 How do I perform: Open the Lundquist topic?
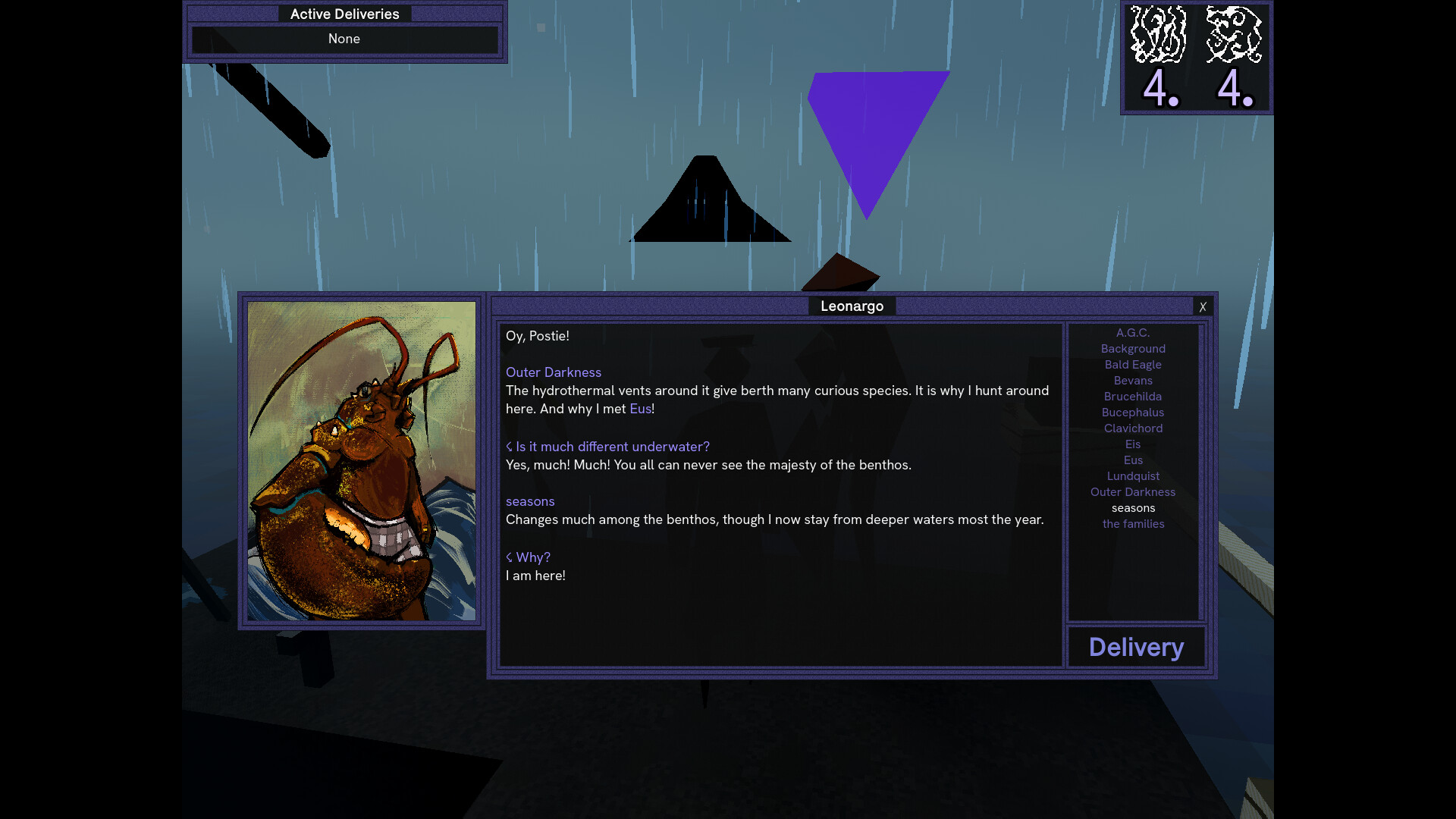(1133, 475)
